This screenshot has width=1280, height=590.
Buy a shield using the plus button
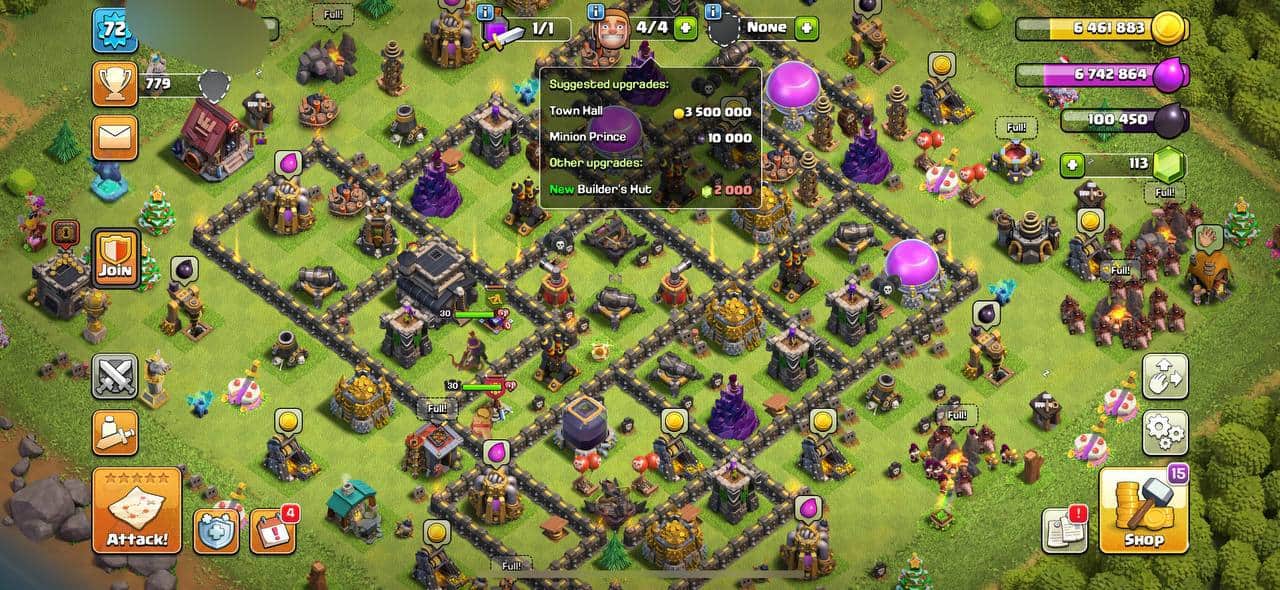[x=806, y=27]
